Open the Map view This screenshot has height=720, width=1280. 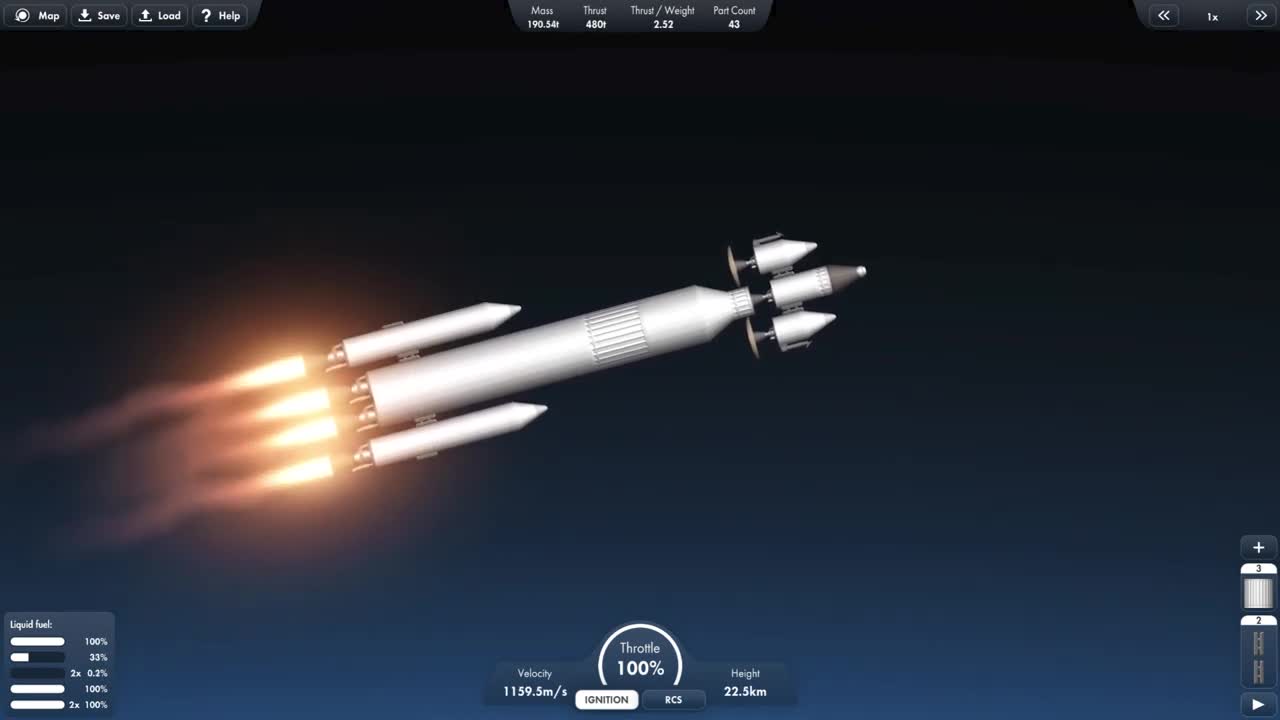pyautogui.click(x=35, y=15)
